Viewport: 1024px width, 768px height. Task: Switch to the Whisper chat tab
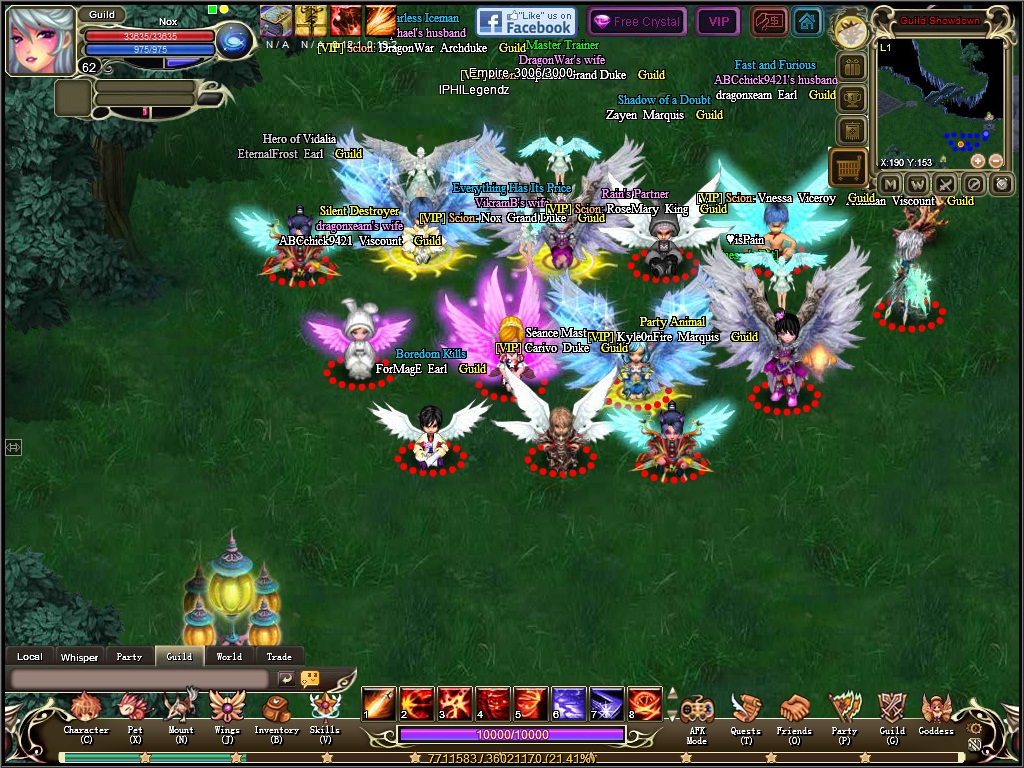(79, 657)
